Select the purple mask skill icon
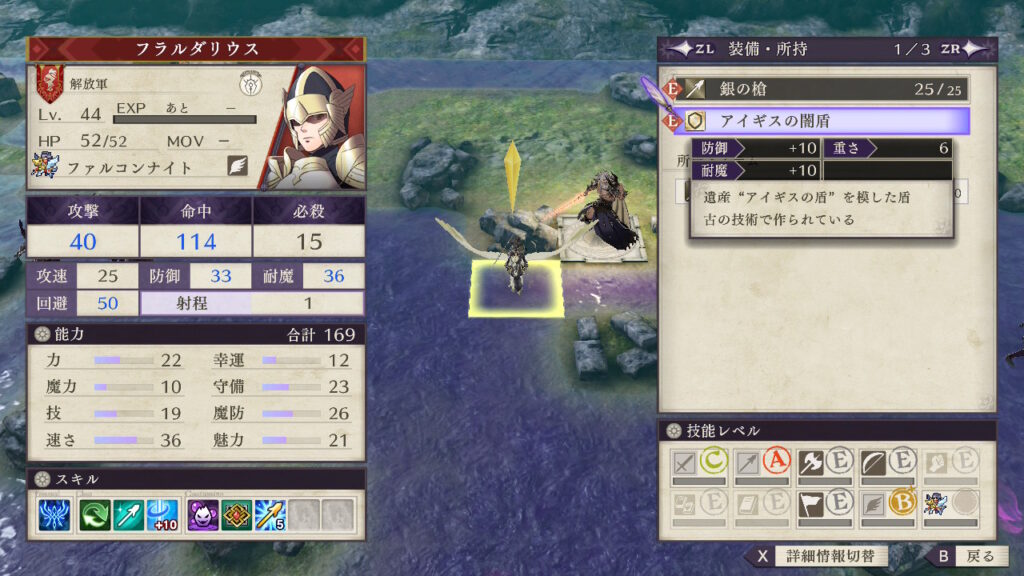This screenshot has height=576, width=1024. tap(202, 514)
